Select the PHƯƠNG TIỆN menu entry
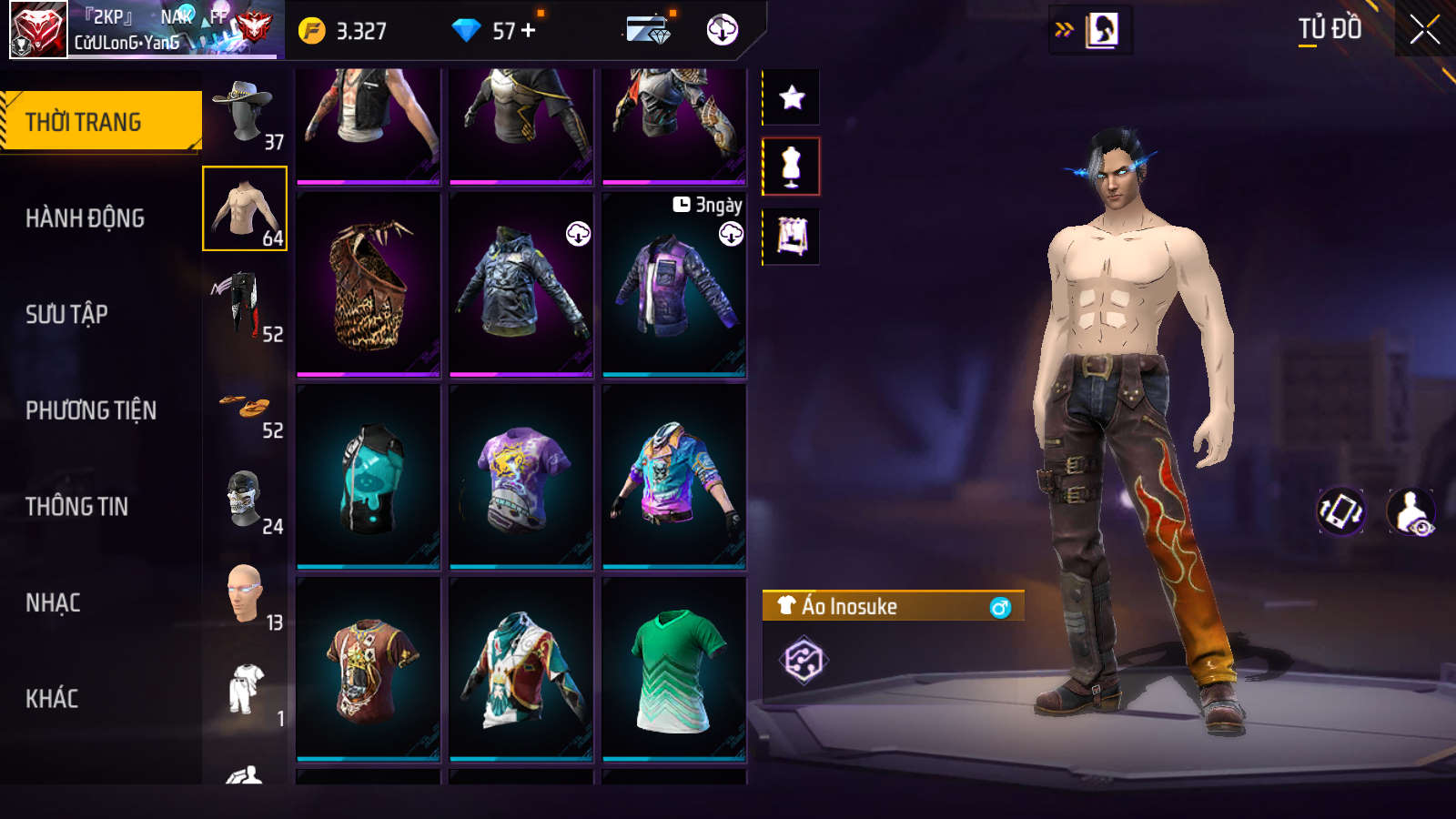 click(91, 410)
